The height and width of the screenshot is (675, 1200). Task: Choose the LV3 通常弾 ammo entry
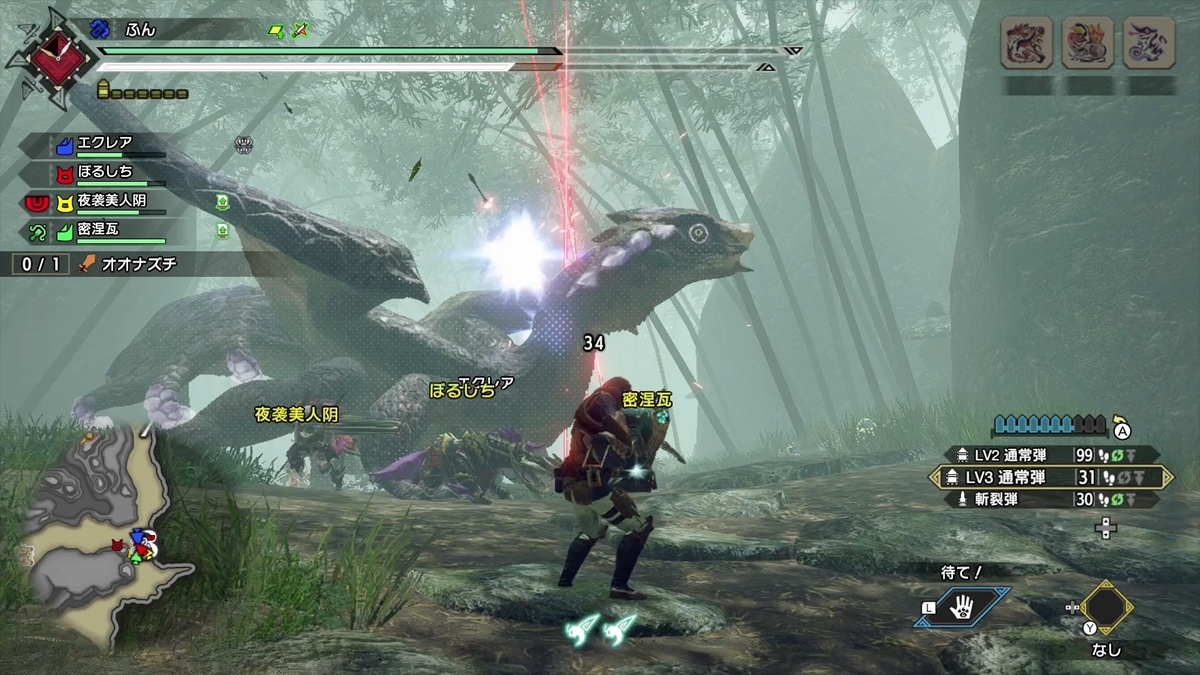tap(1049, 477)
